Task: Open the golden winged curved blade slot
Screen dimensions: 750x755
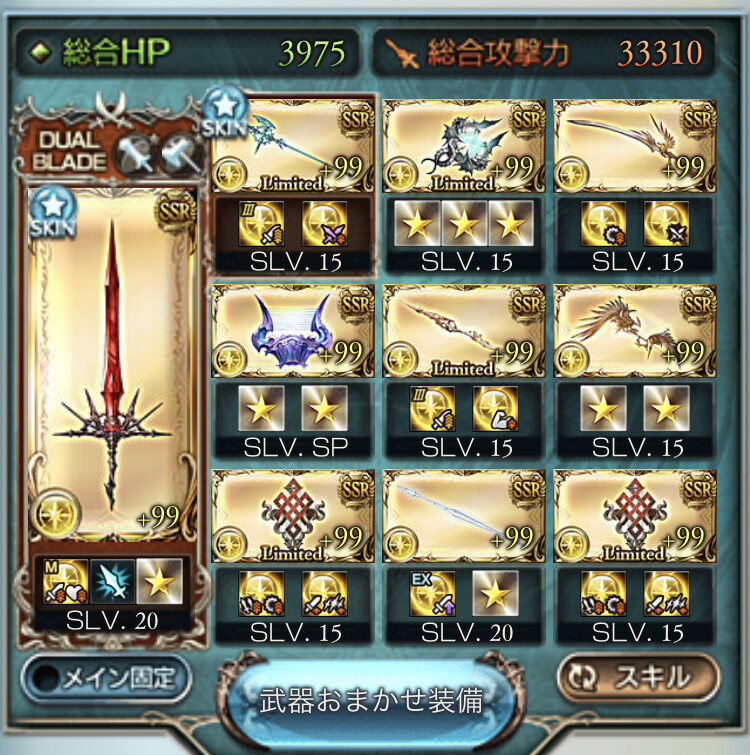Action: [635, 146]
